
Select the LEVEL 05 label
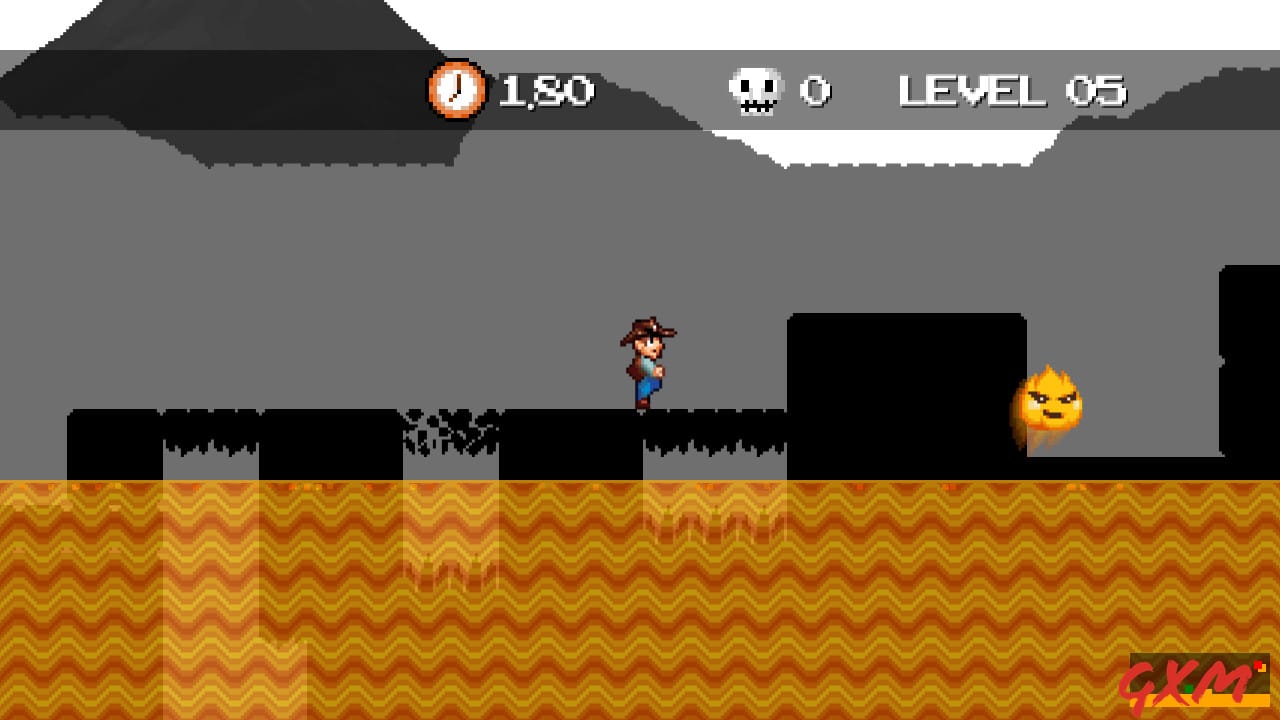click(x=1013, y=89)
